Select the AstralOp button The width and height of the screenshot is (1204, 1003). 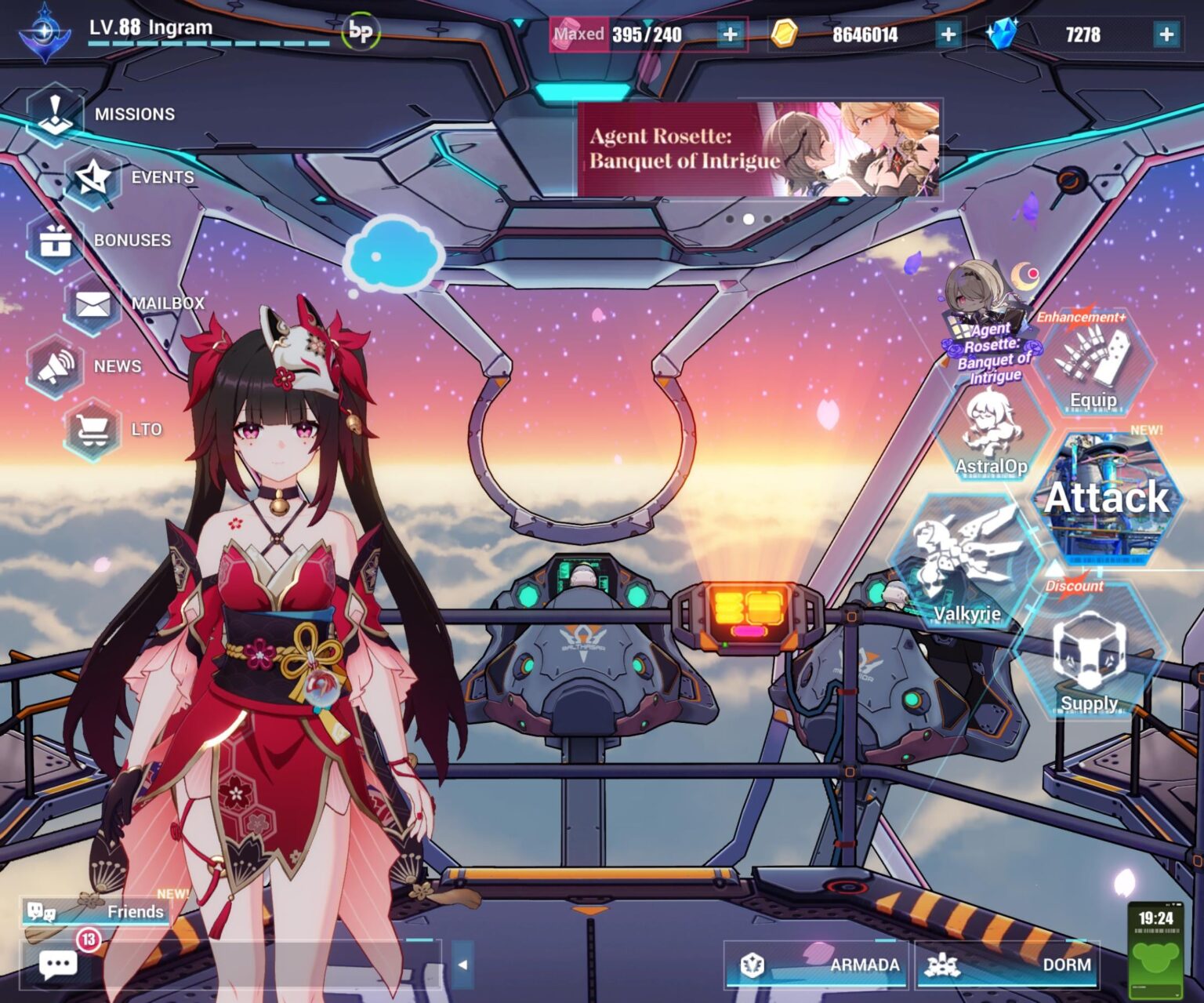(x=991, y=435)
